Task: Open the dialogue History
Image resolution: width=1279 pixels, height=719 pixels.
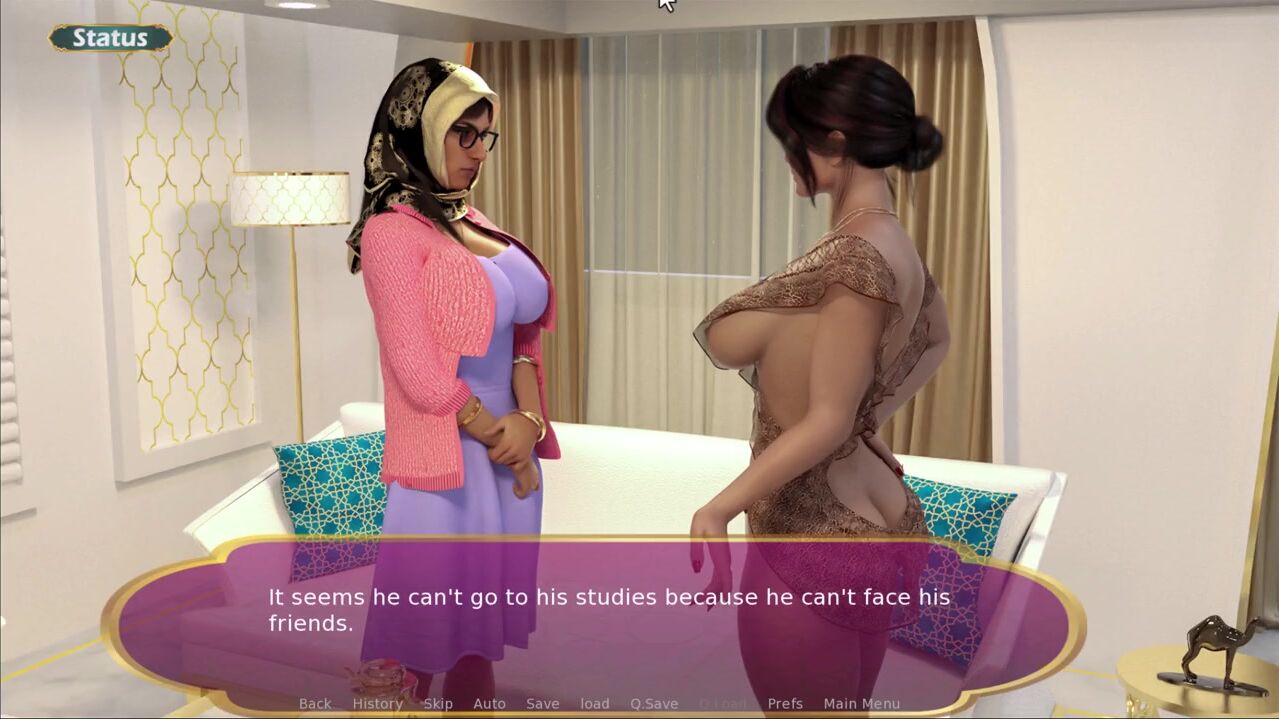Action: pos(377,704)
